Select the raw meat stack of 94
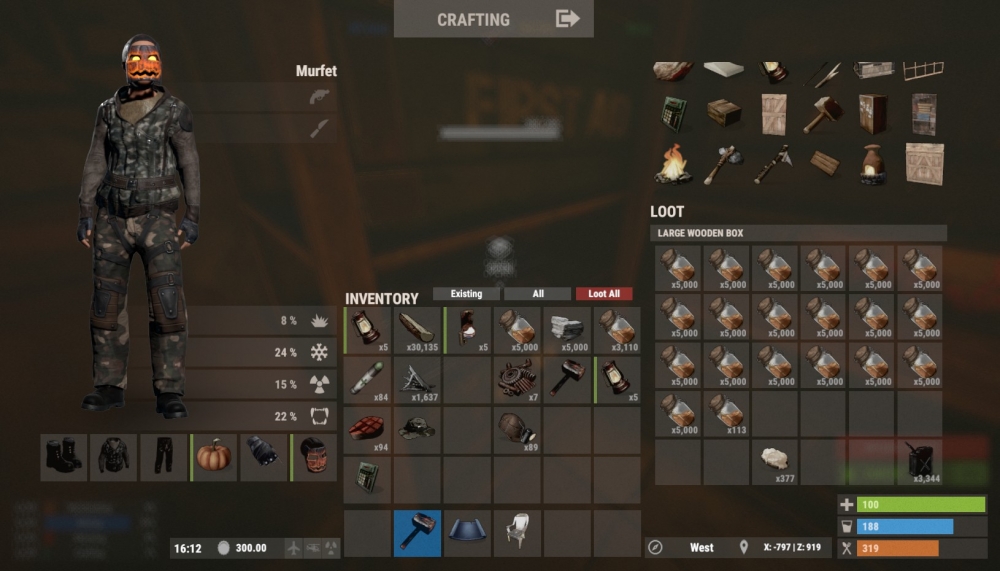Screen dimensions: 1000x571 (x=368, y=430)
